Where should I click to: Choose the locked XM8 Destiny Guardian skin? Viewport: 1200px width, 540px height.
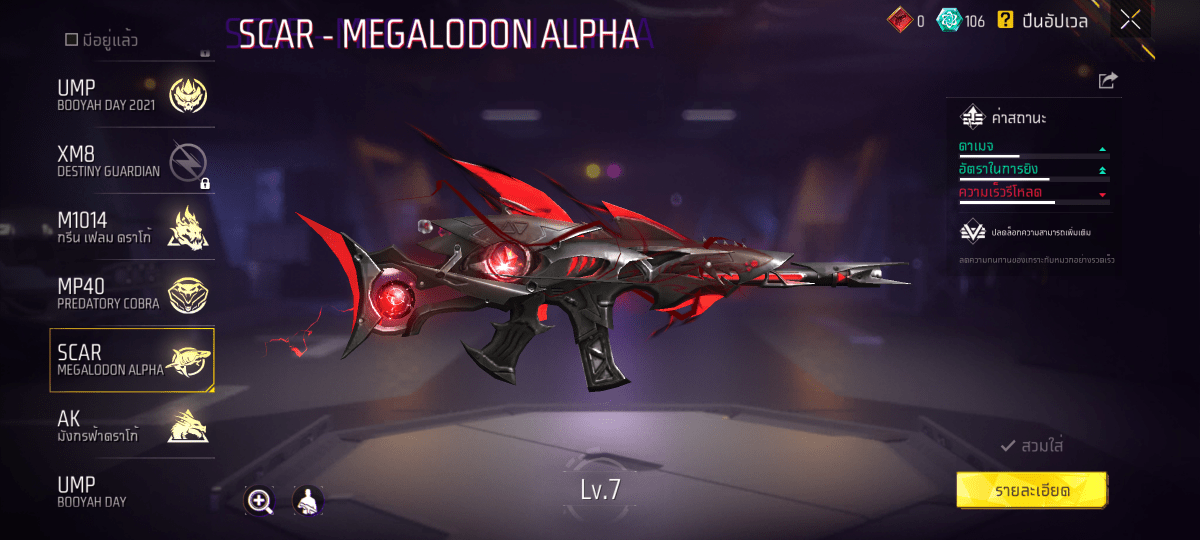132,161
